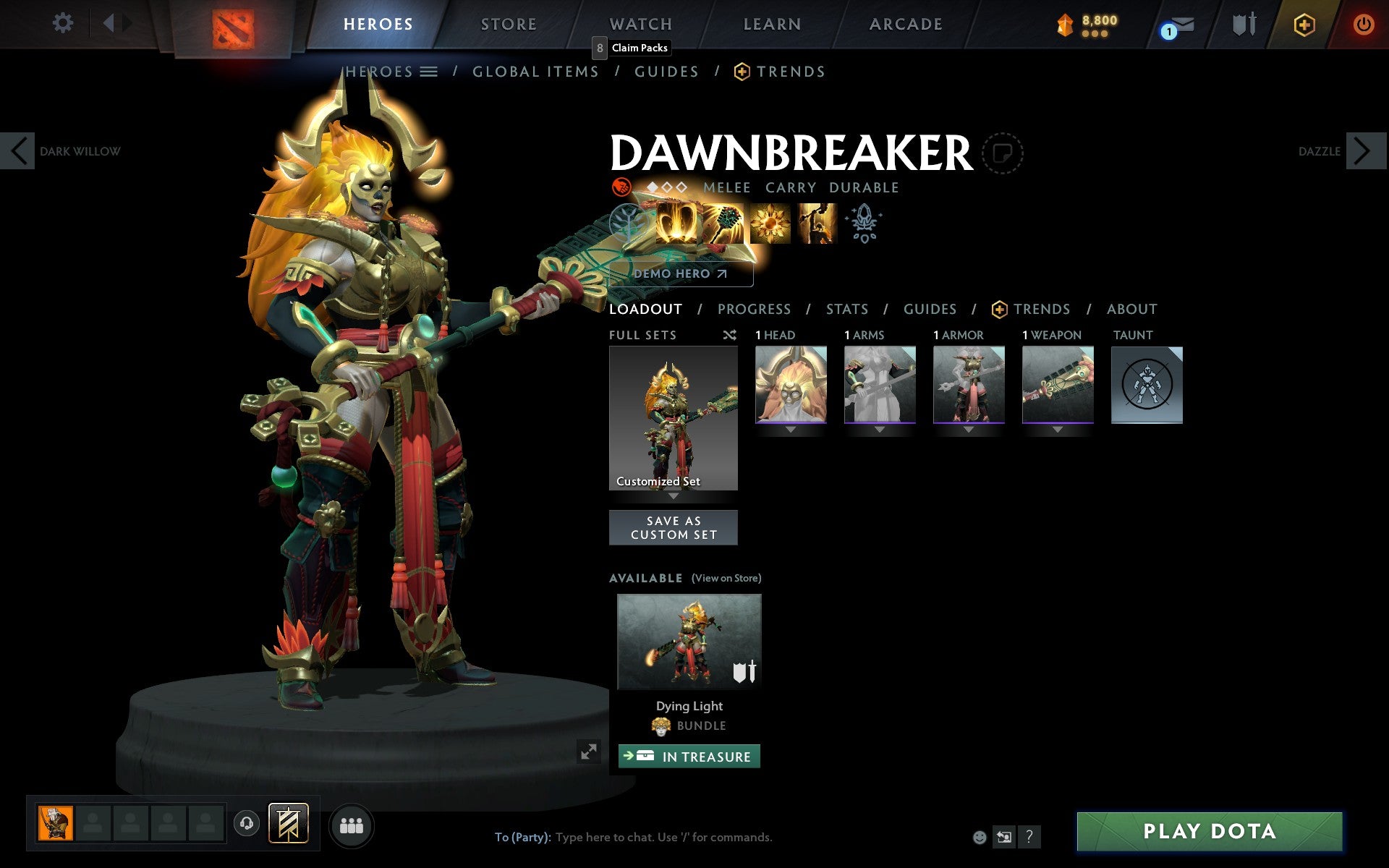Viewport: 1389px width, 868px height.
Task: Click the Dota Plus hexagon icon
Action: (1304, 24)
